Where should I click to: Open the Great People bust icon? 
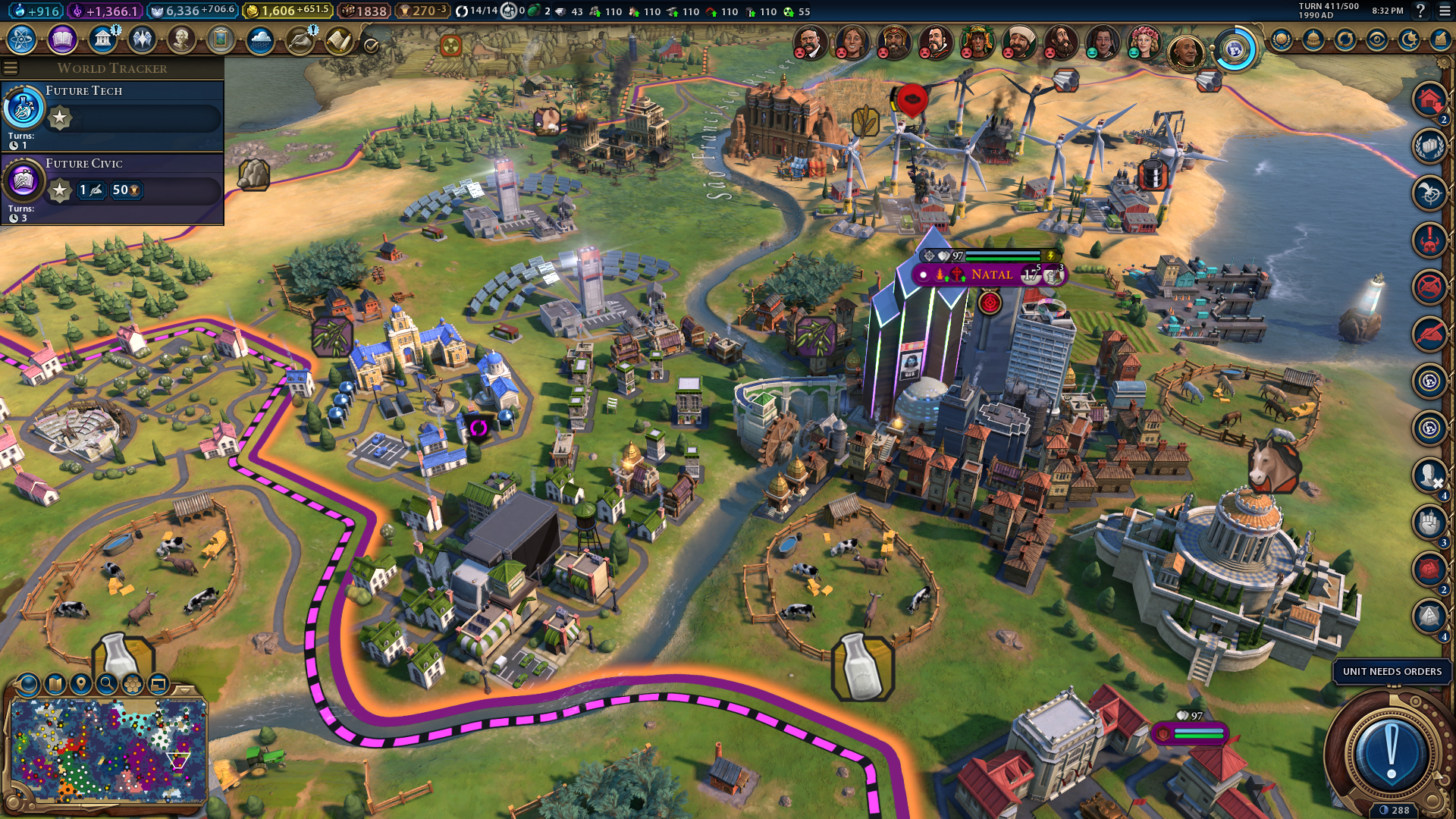181,39
